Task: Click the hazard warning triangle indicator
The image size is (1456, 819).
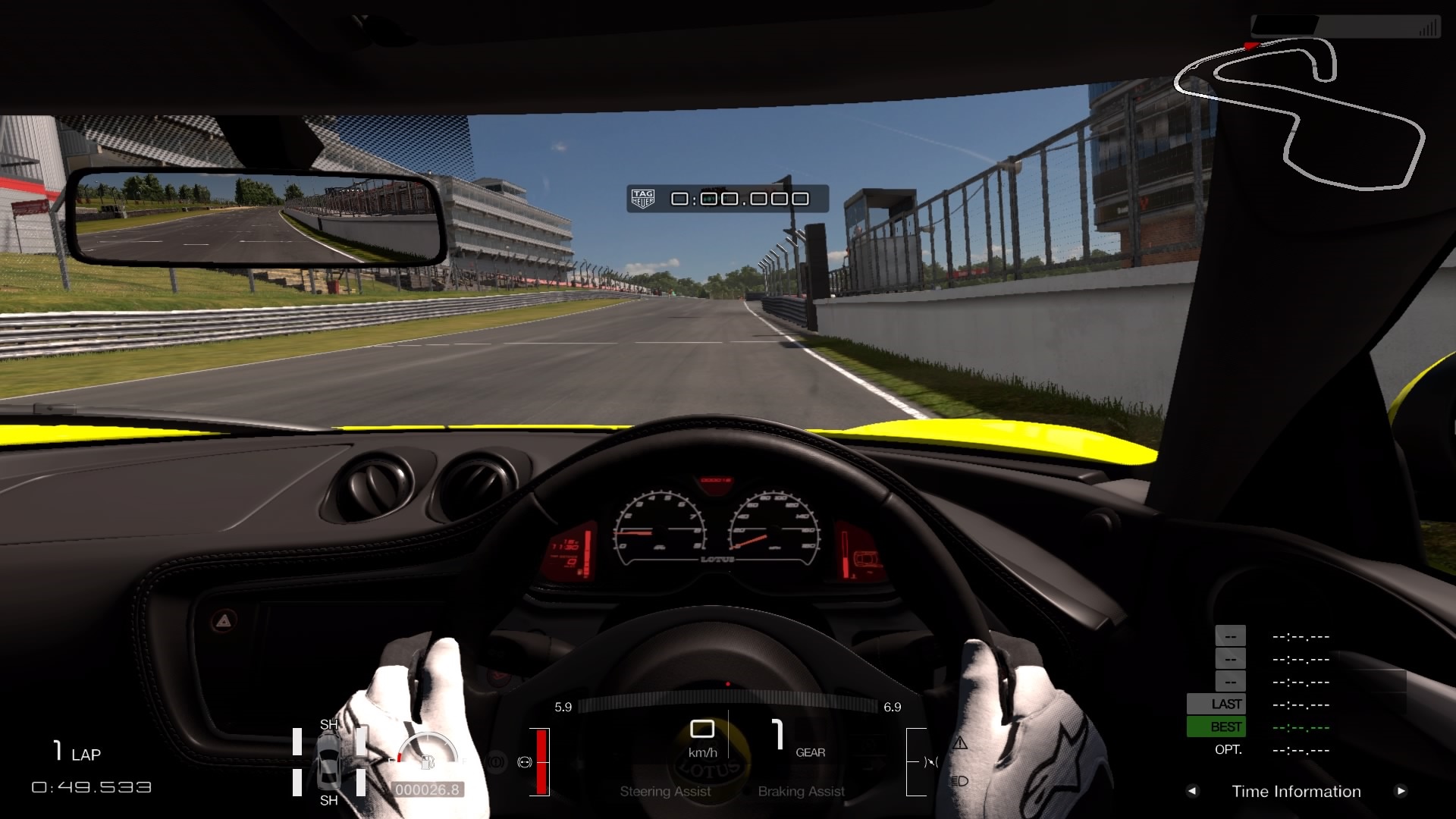Action: 960,743
